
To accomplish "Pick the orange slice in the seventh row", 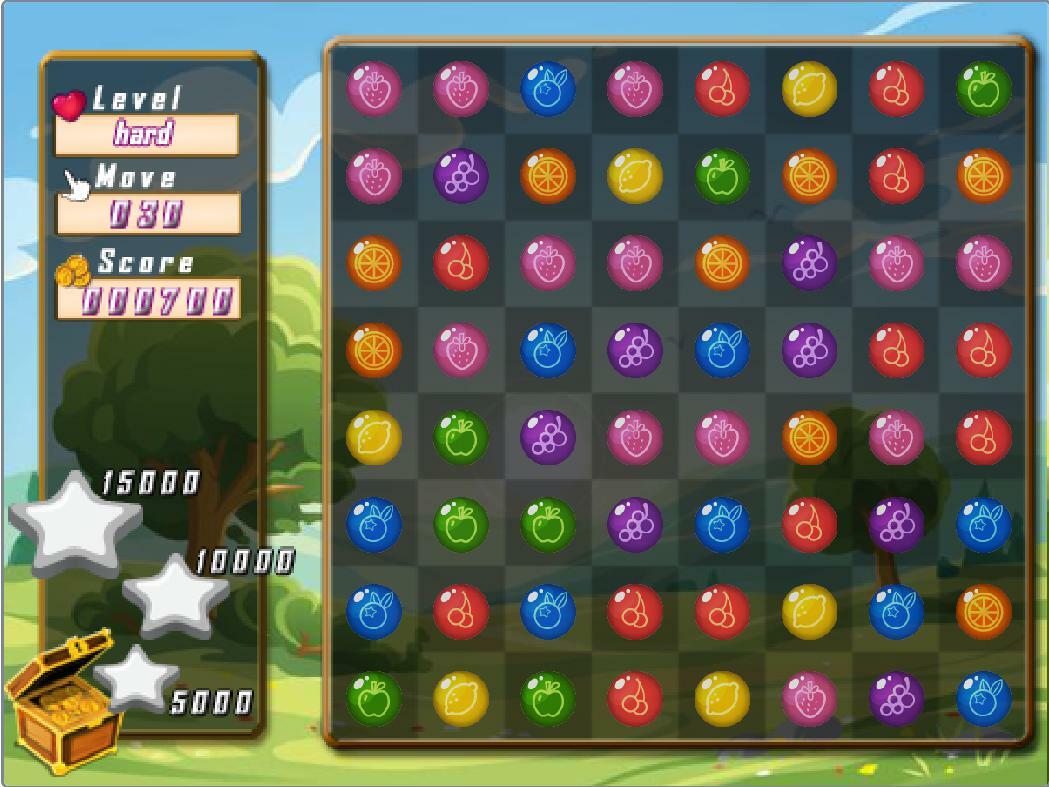I will pyautogui.click(x=983, y=611).
